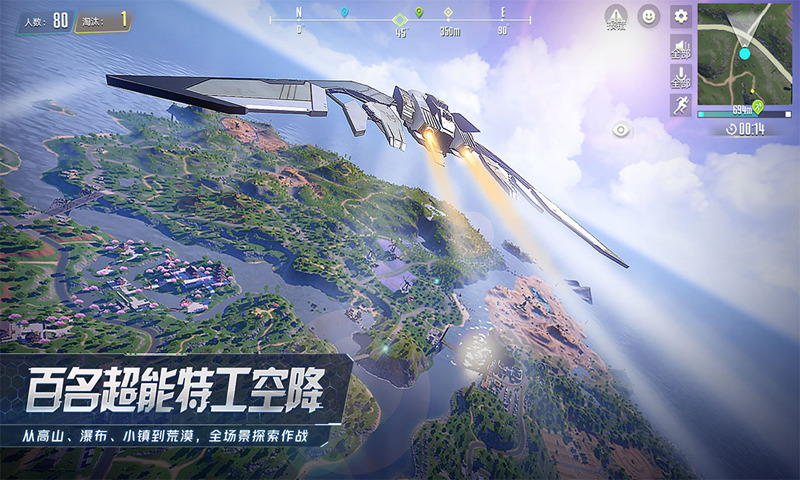Open the gear settings menu

(x=681, y=16)
